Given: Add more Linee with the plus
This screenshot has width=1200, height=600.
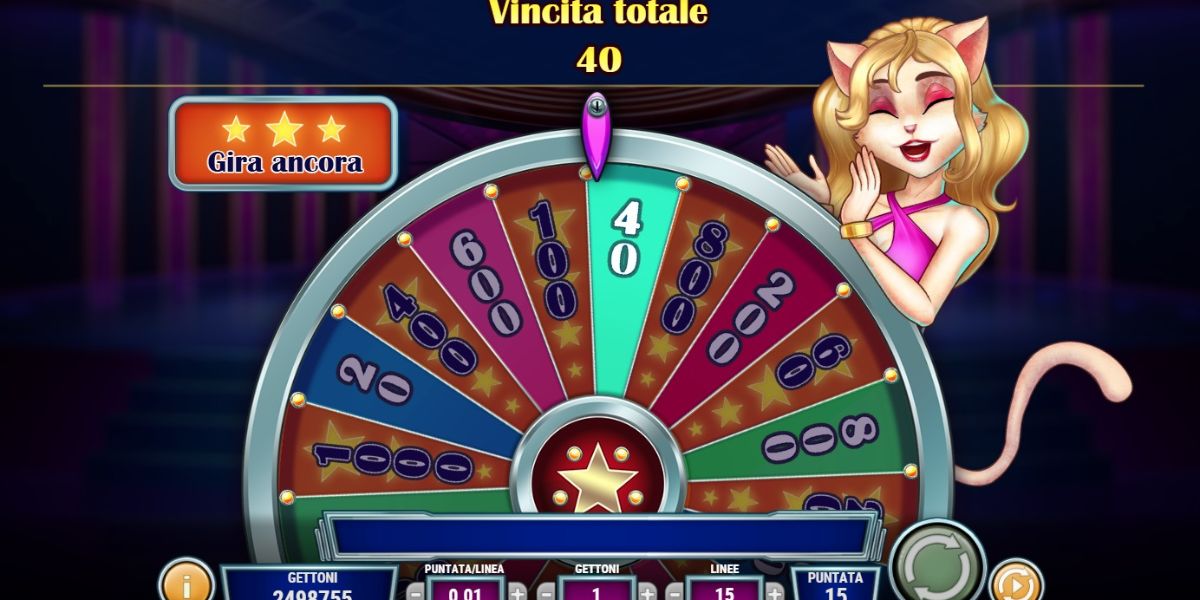Looking at the screenshot, I should click(775, 591).
